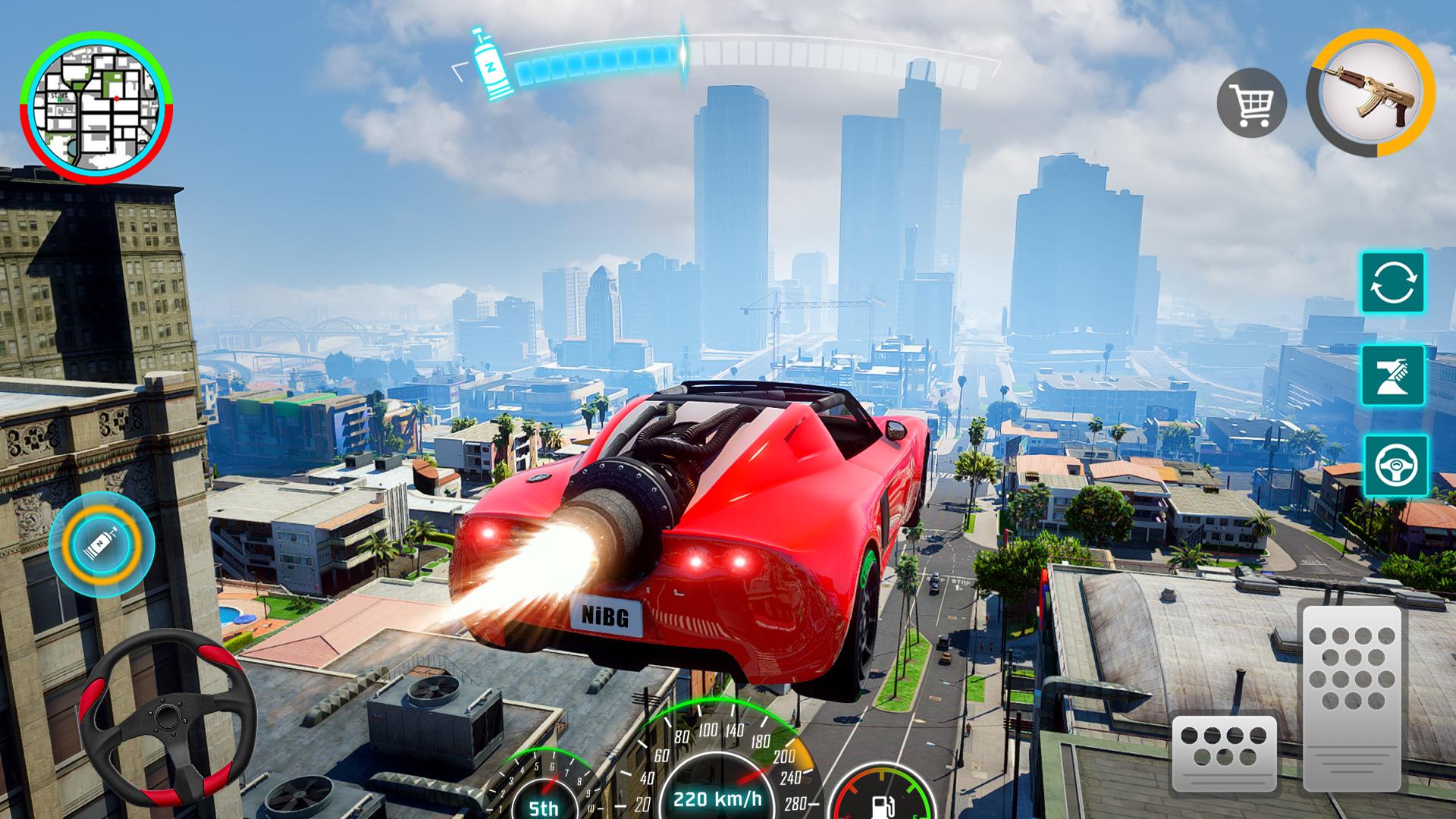This screenshot has height=819, width=1456.
Task: Activate the nitro spray boost button
Action: pos(1392,375)
